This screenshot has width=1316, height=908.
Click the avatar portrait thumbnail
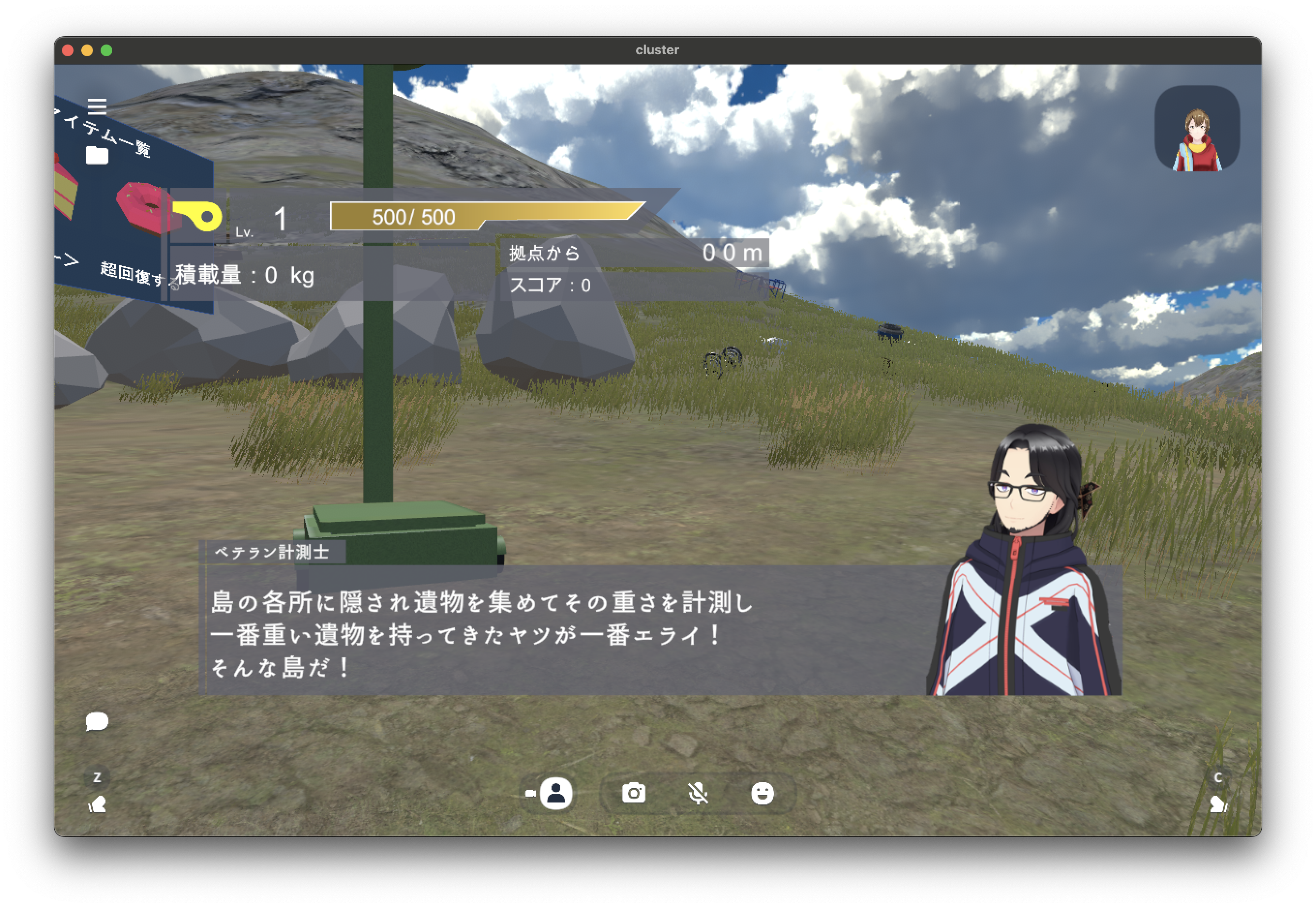1197,129
